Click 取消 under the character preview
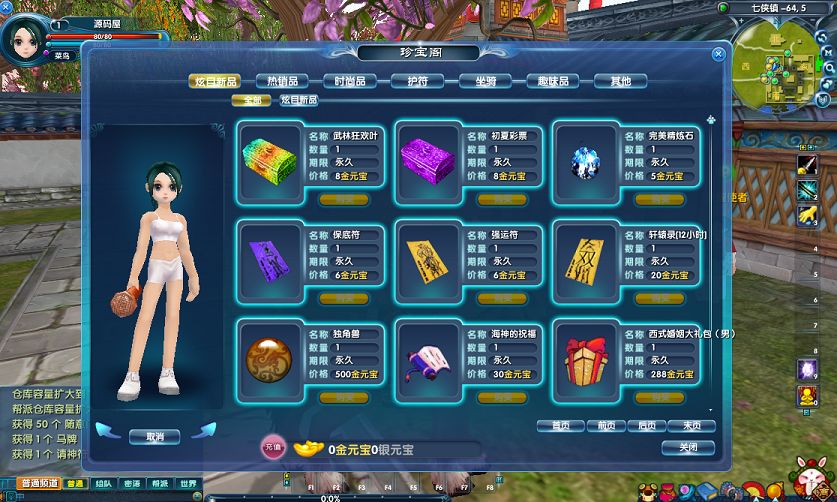 [x=154, y=436]
